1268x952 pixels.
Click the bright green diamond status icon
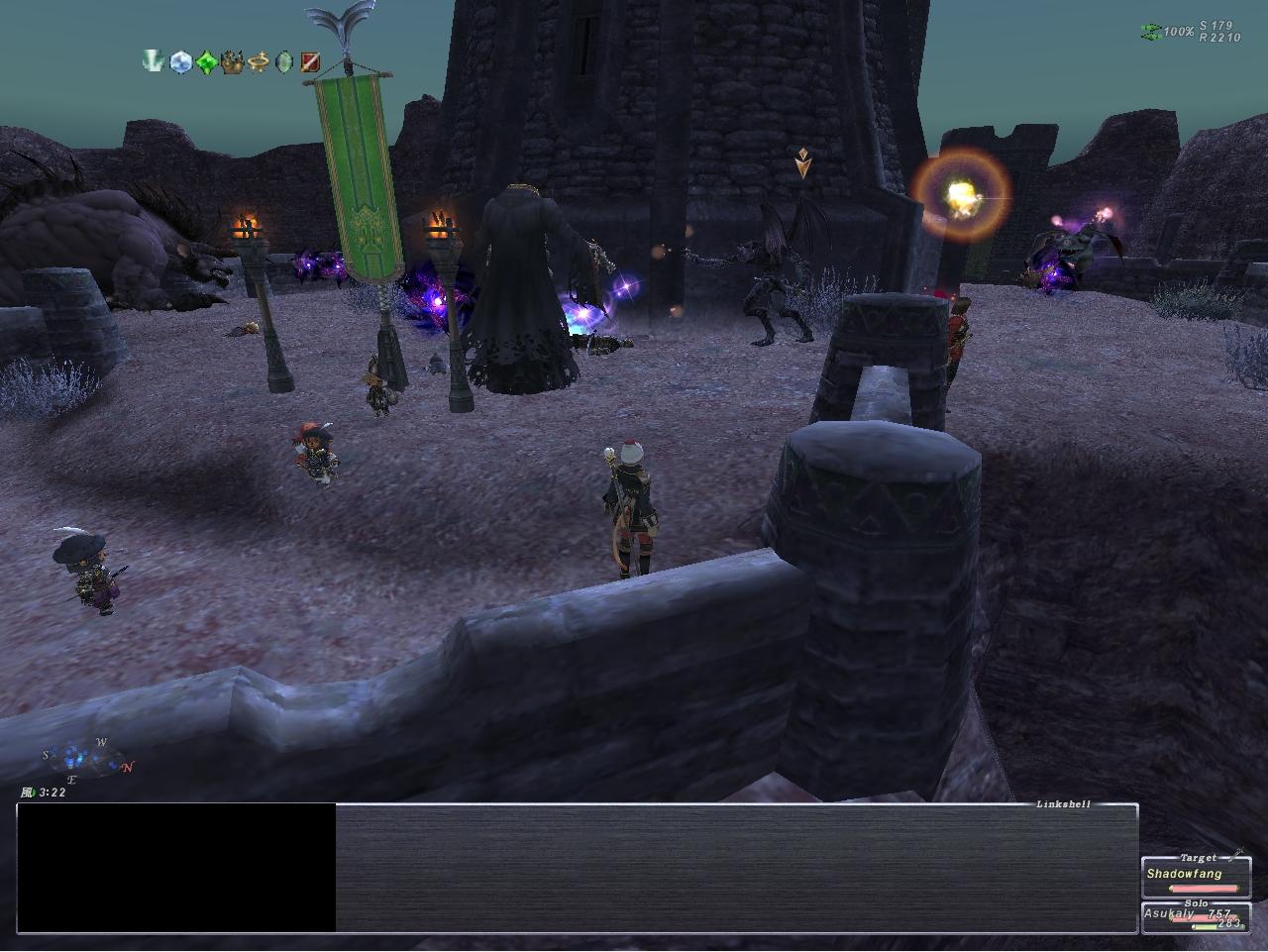(x=206, y=61)
